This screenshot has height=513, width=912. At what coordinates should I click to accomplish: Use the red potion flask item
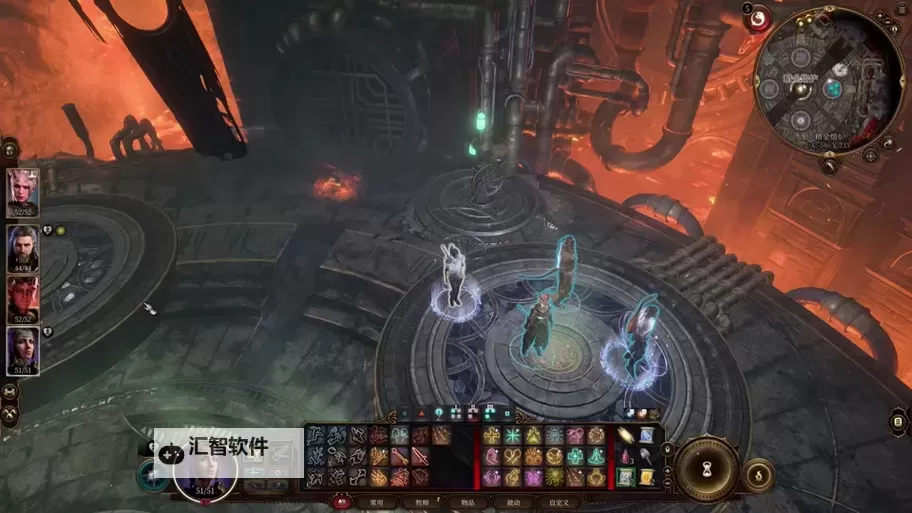pos(626,456)
